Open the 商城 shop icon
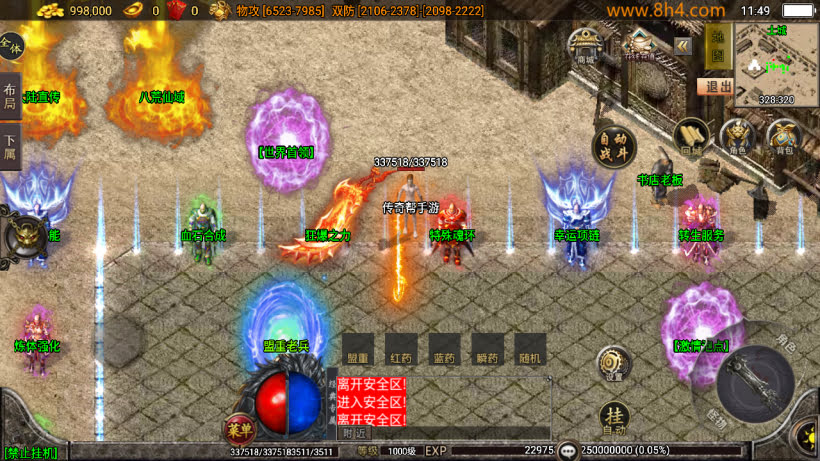Image resolution: width=820 pixels, height=461 pixels. [585, 46]
